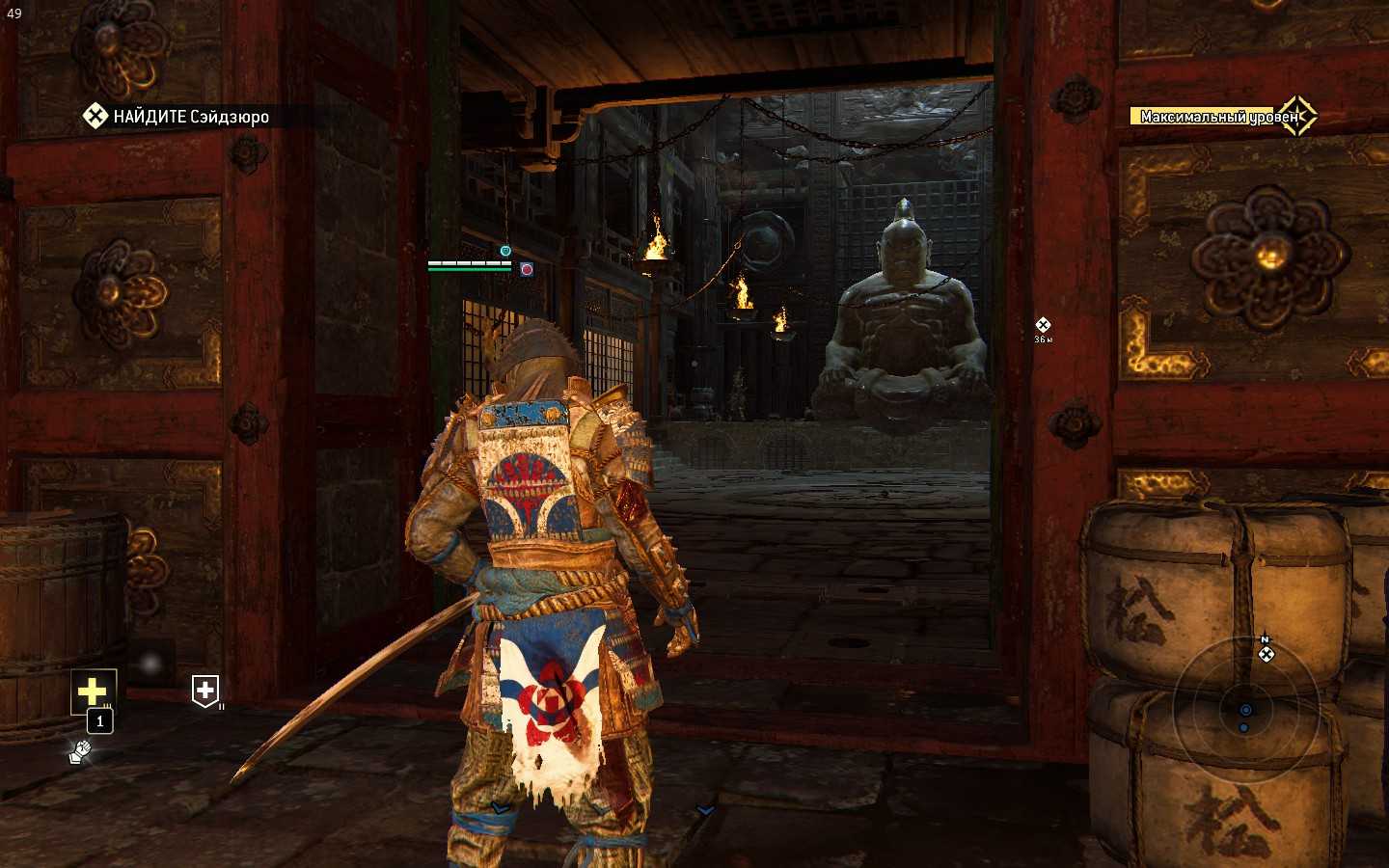
Task: Select the Максимальный уровень banner
Action: (x=1221, y=117)
